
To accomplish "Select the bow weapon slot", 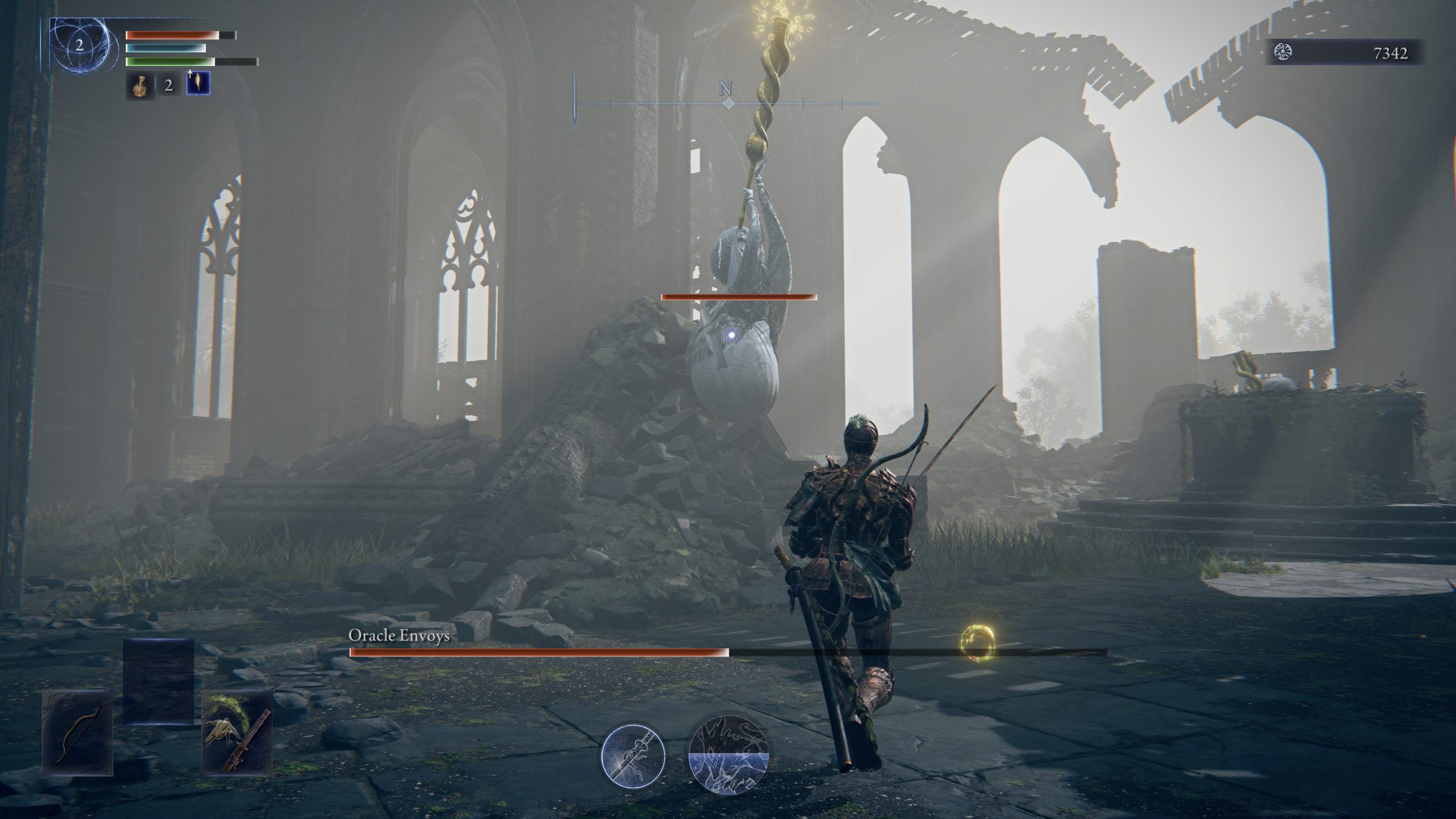I will (x=78, y=733).
